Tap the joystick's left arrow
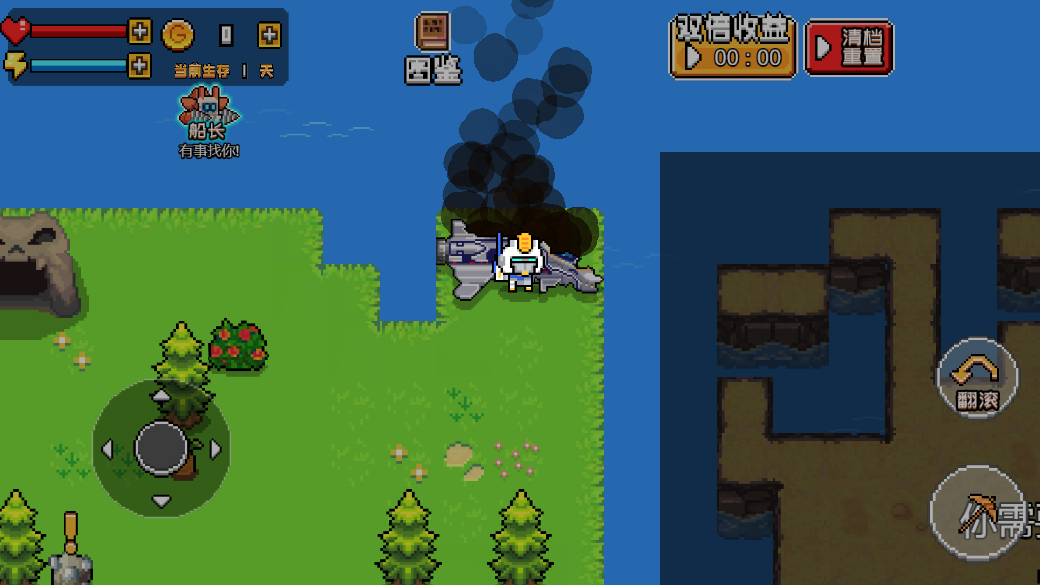The width and height of the screenshot is (1040, 585). [x=108, y=449]
